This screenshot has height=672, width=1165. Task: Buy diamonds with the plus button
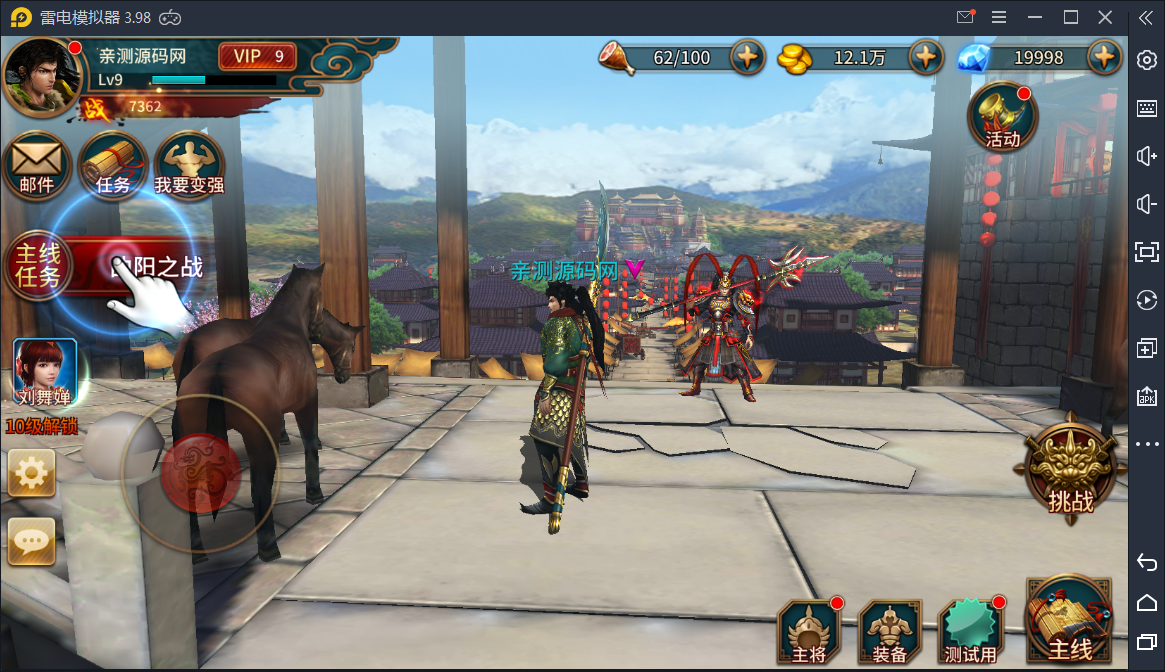click(x=1104, y=57)
